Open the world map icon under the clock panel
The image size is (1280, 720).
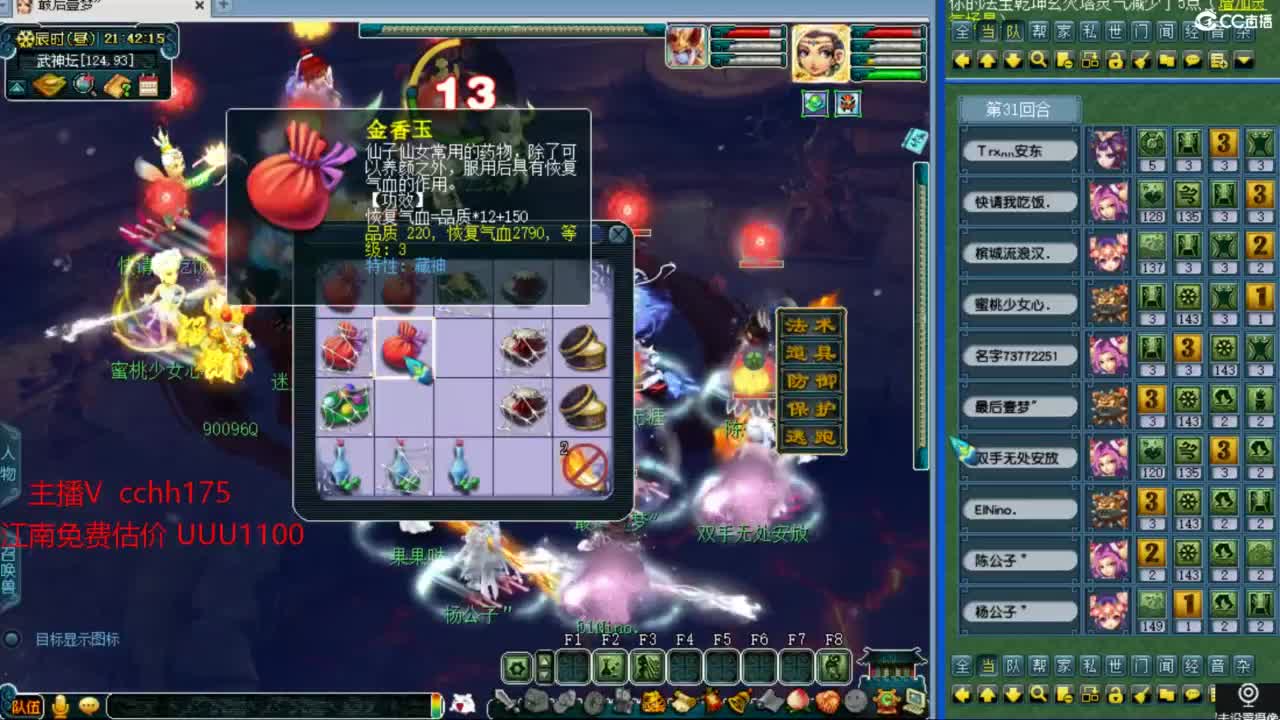tap(84, 84)
